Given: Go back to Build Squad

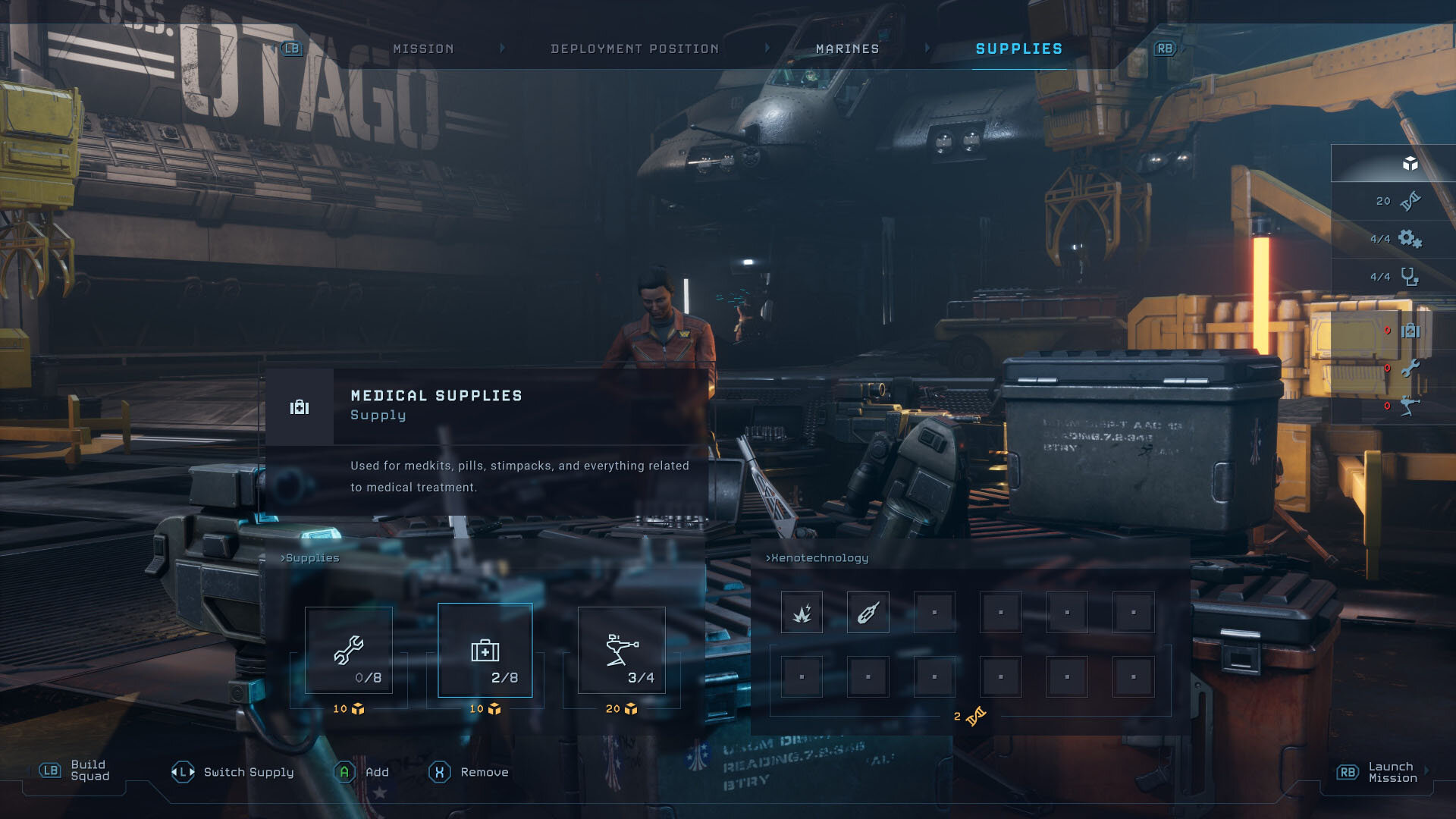Looking at the screenshot, I should pos(76,770).
